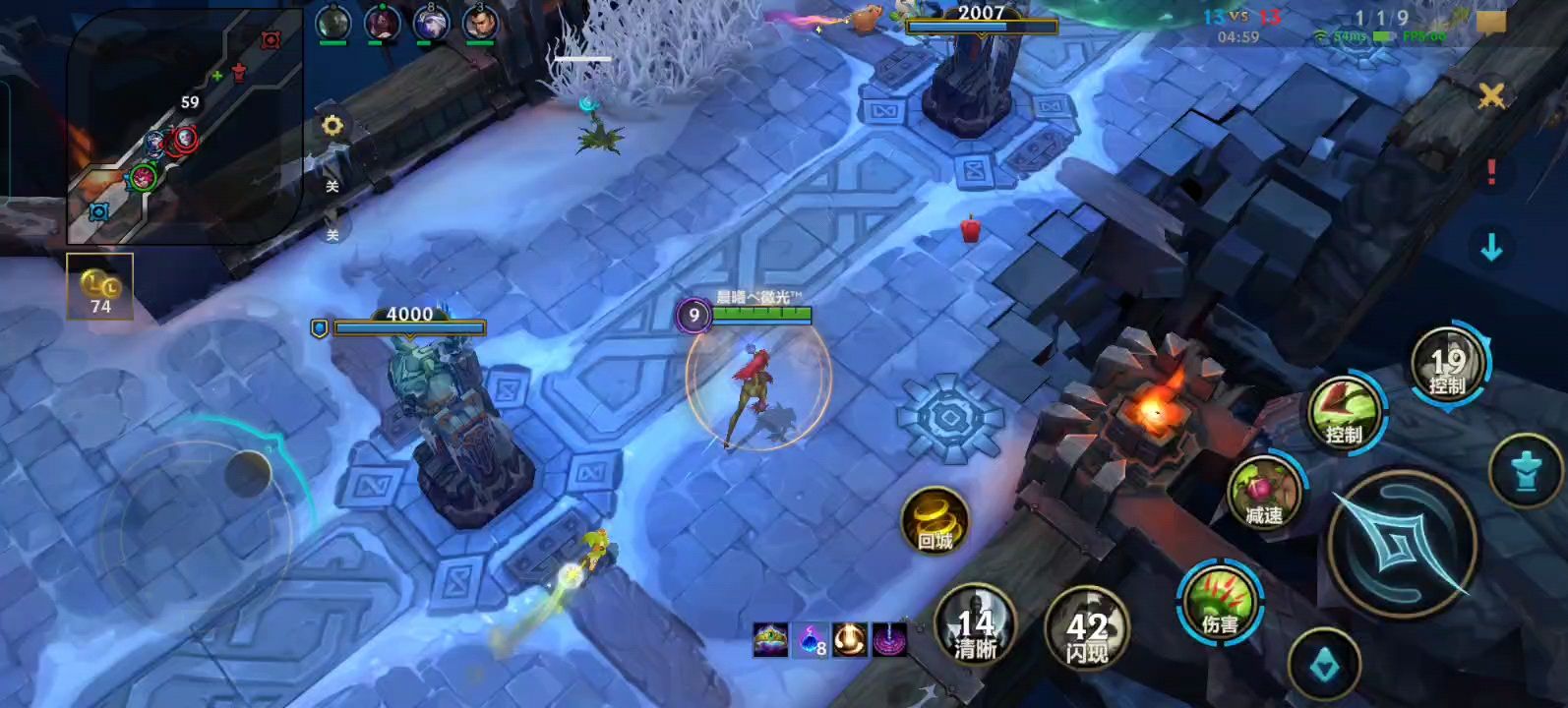Image resolution: width=1568 pixels, height=708 pixels.
Task: Open the chat bubble icon
Action: point(1491,22)
